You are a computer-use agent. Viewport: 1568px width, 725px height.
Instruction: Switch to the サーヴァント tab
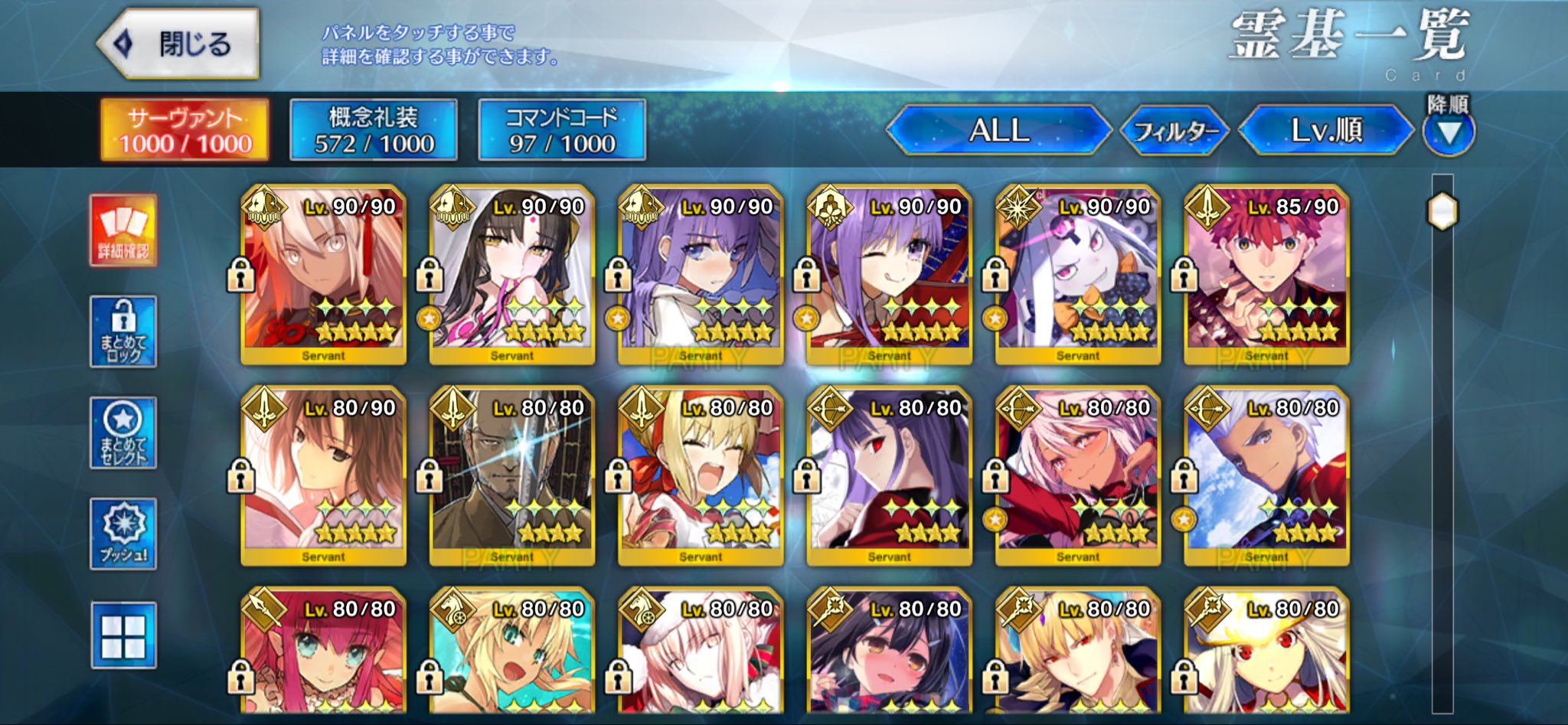click(x=185, y=130)
